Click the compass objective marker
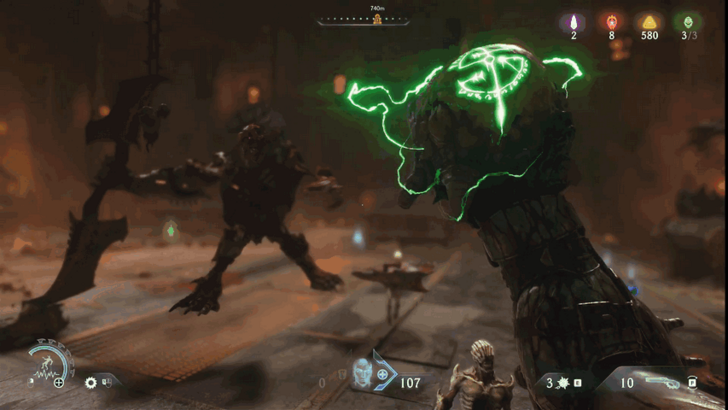The image size is (728, 410). click(378, 19)
